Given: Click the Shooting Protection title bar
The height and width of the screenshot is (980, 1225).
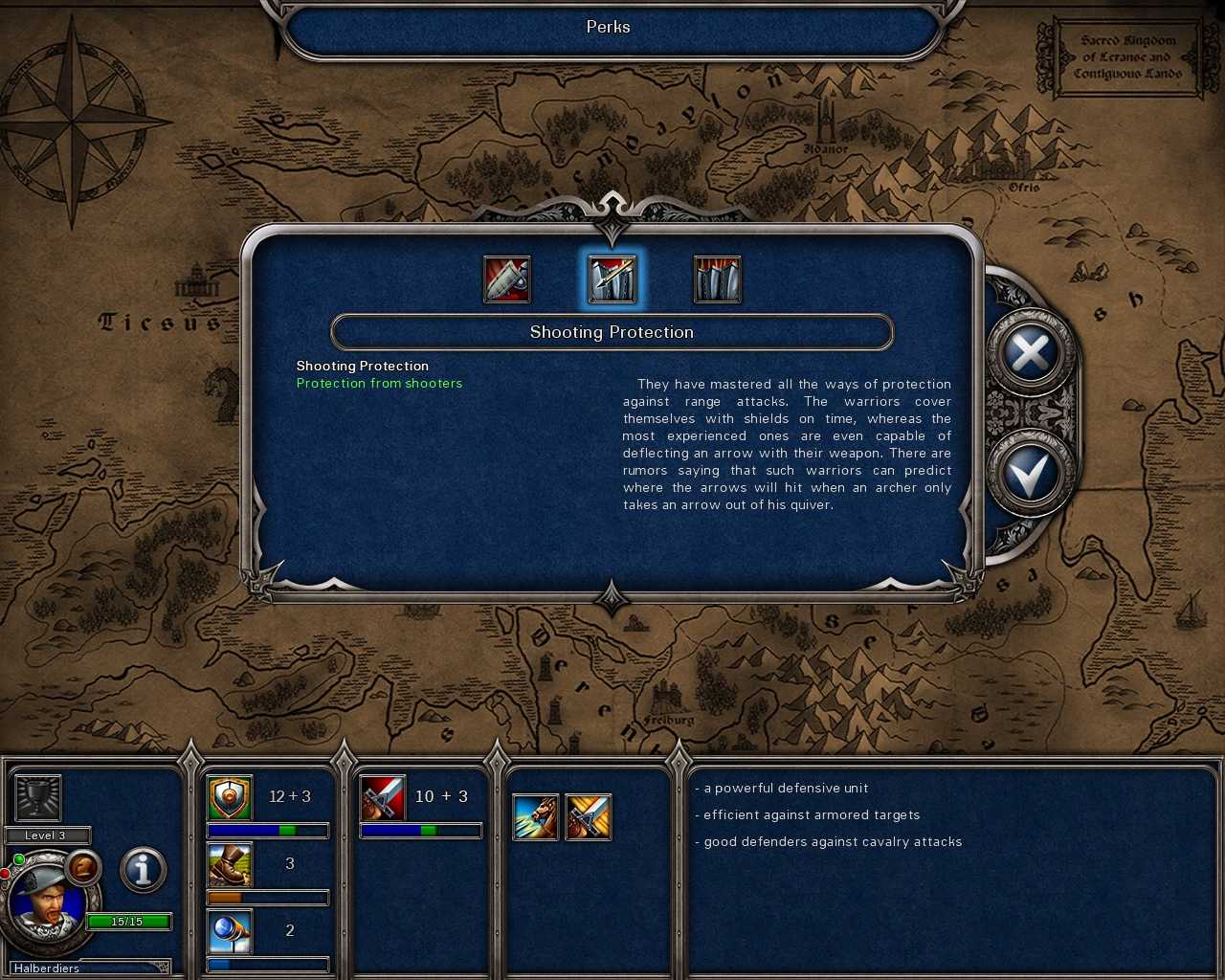Looking at the screenshot, I should point(612,332).
